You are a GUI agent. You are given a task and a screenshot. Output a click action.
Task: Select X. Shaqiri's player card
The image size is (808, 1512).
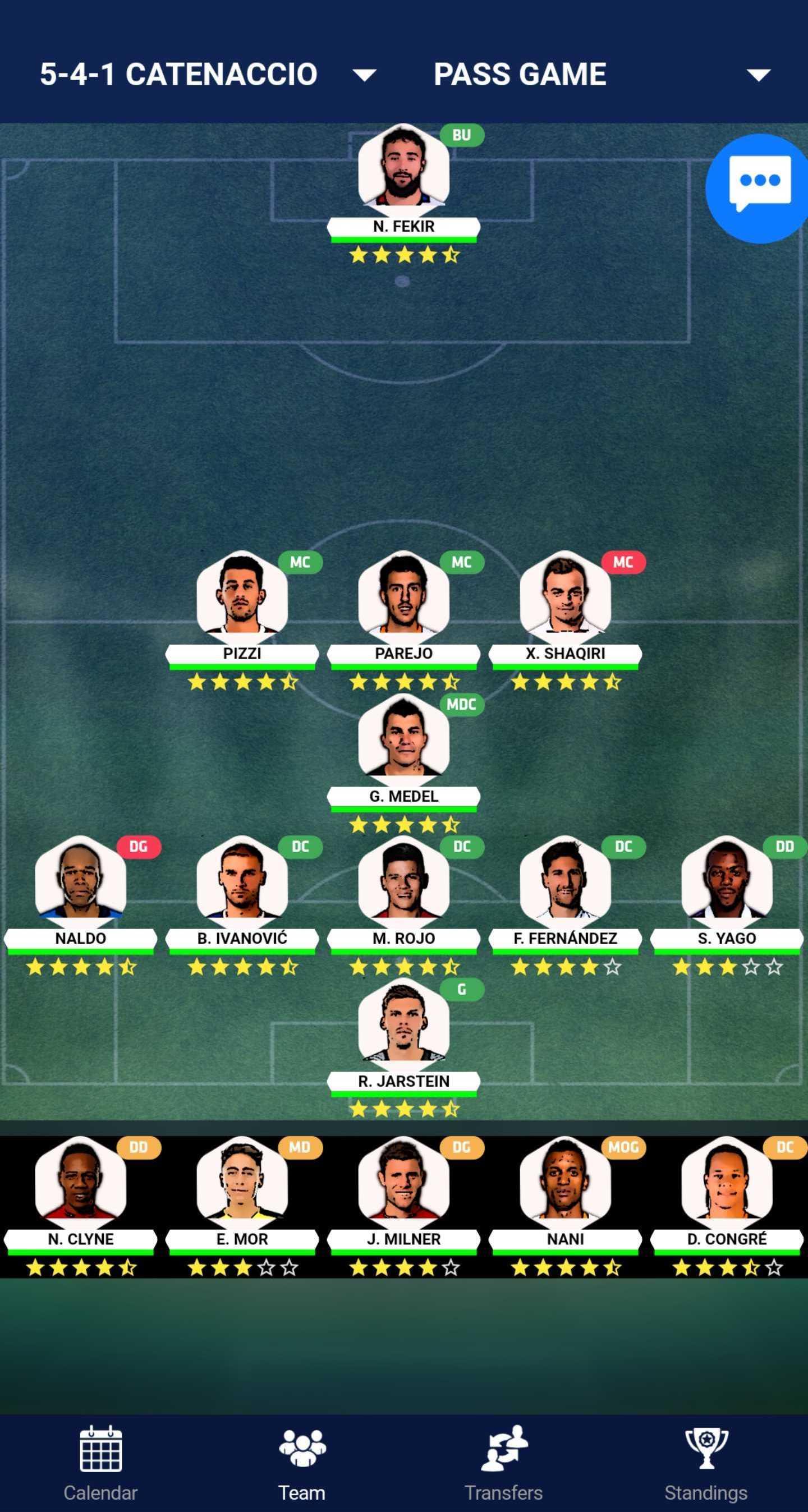click(x=565, y=598)
